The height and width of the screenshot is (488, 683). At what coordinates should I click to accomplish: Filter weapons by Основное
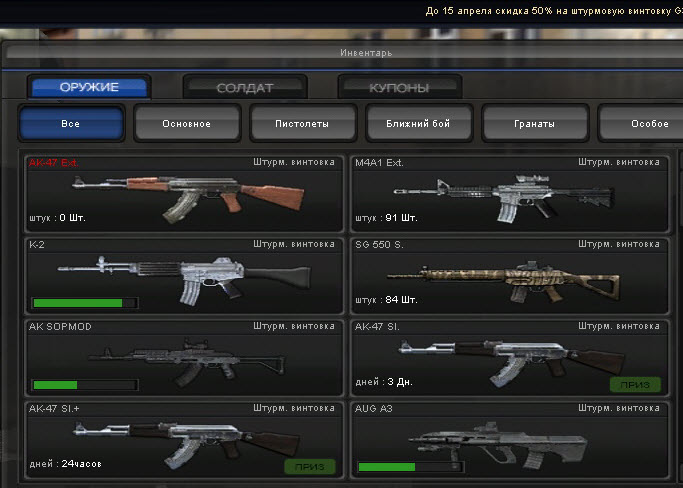187,124
